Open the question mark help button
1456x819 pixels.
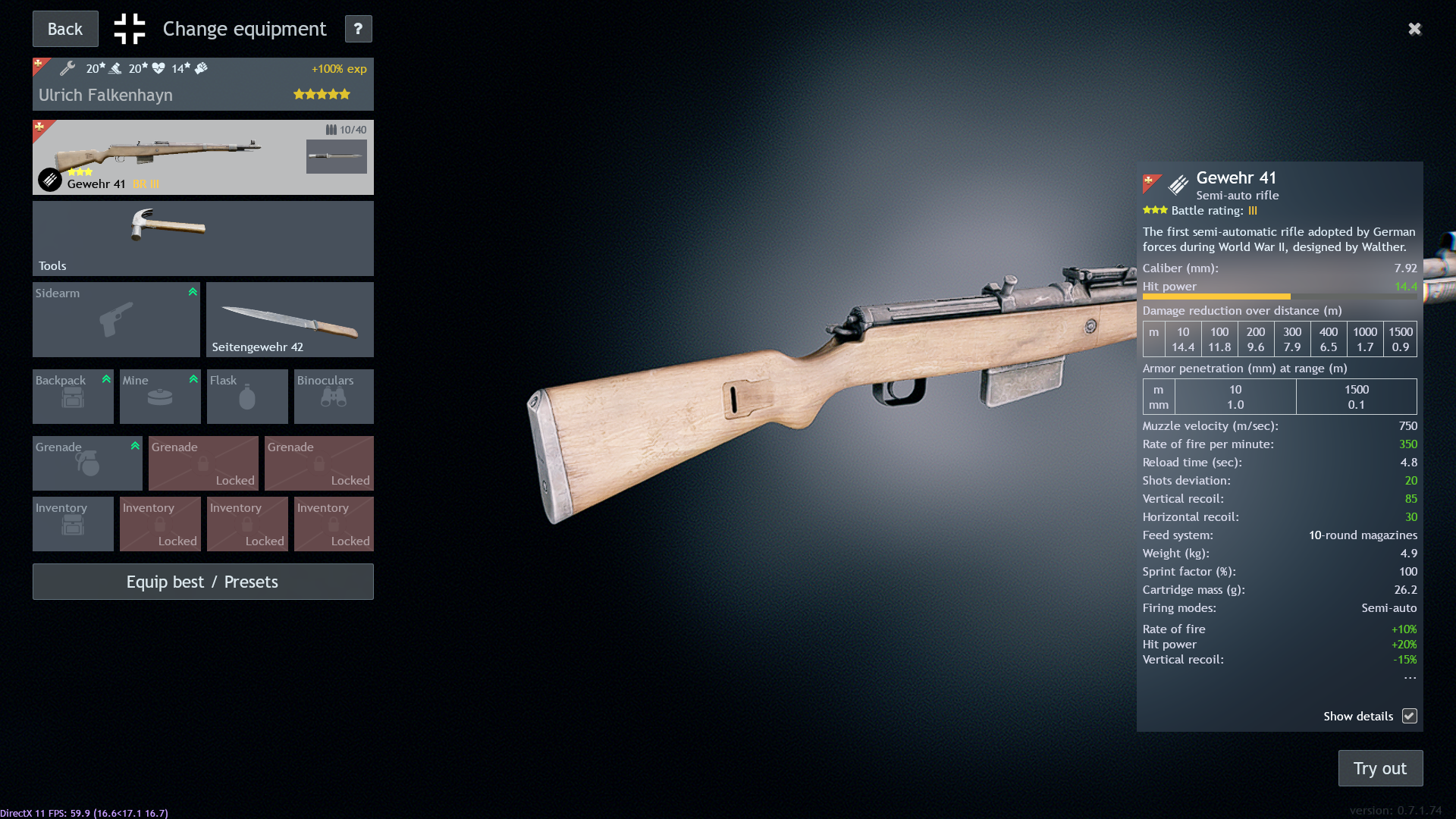358,29
